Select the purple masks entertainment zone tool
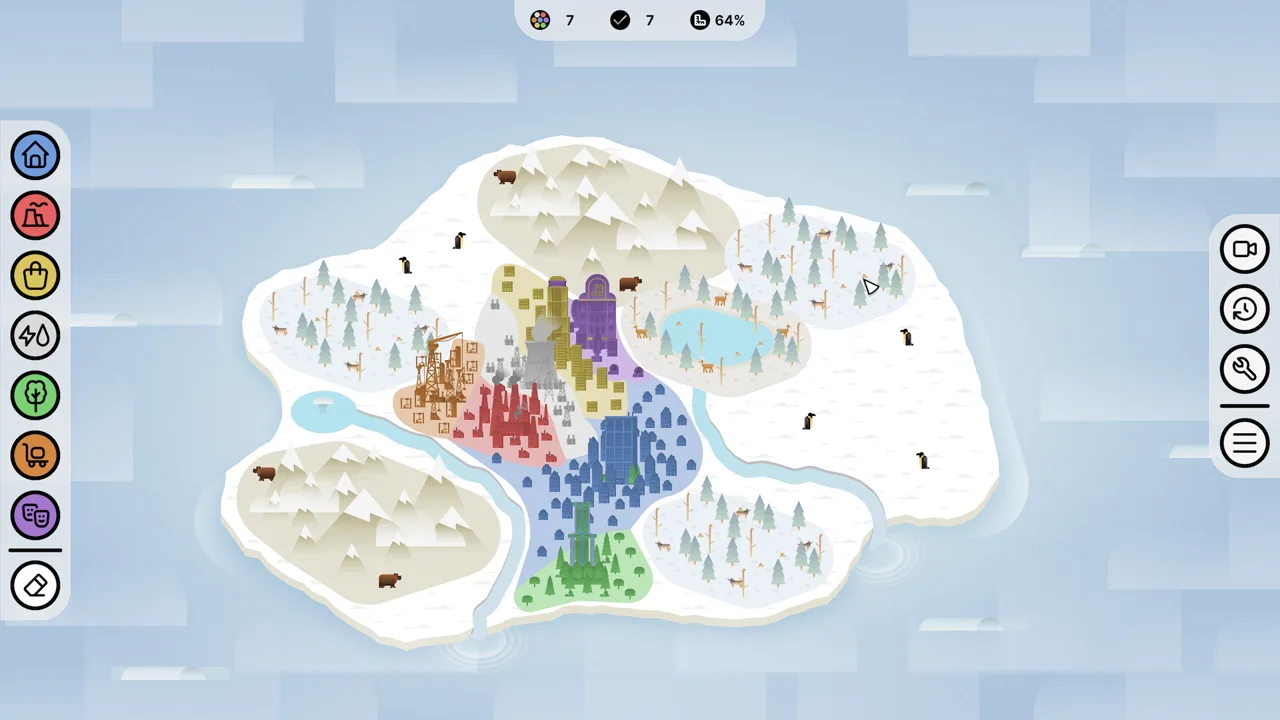Image resolution: width=1280 pixels, height=720 pixels. pos(36,515)
